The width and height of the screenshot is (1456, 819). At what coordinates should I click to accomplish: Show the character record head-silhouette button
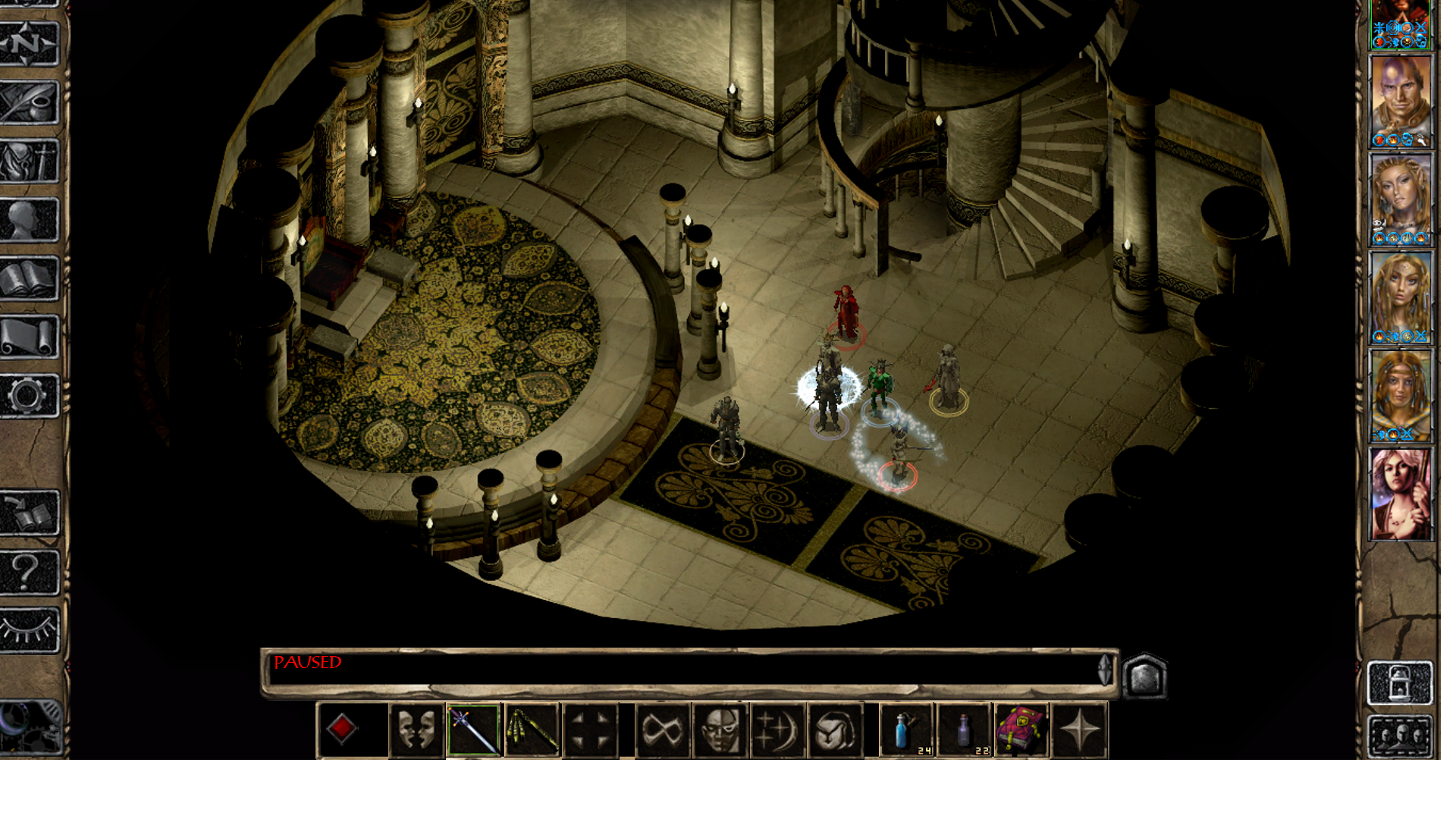coord(30,220)
